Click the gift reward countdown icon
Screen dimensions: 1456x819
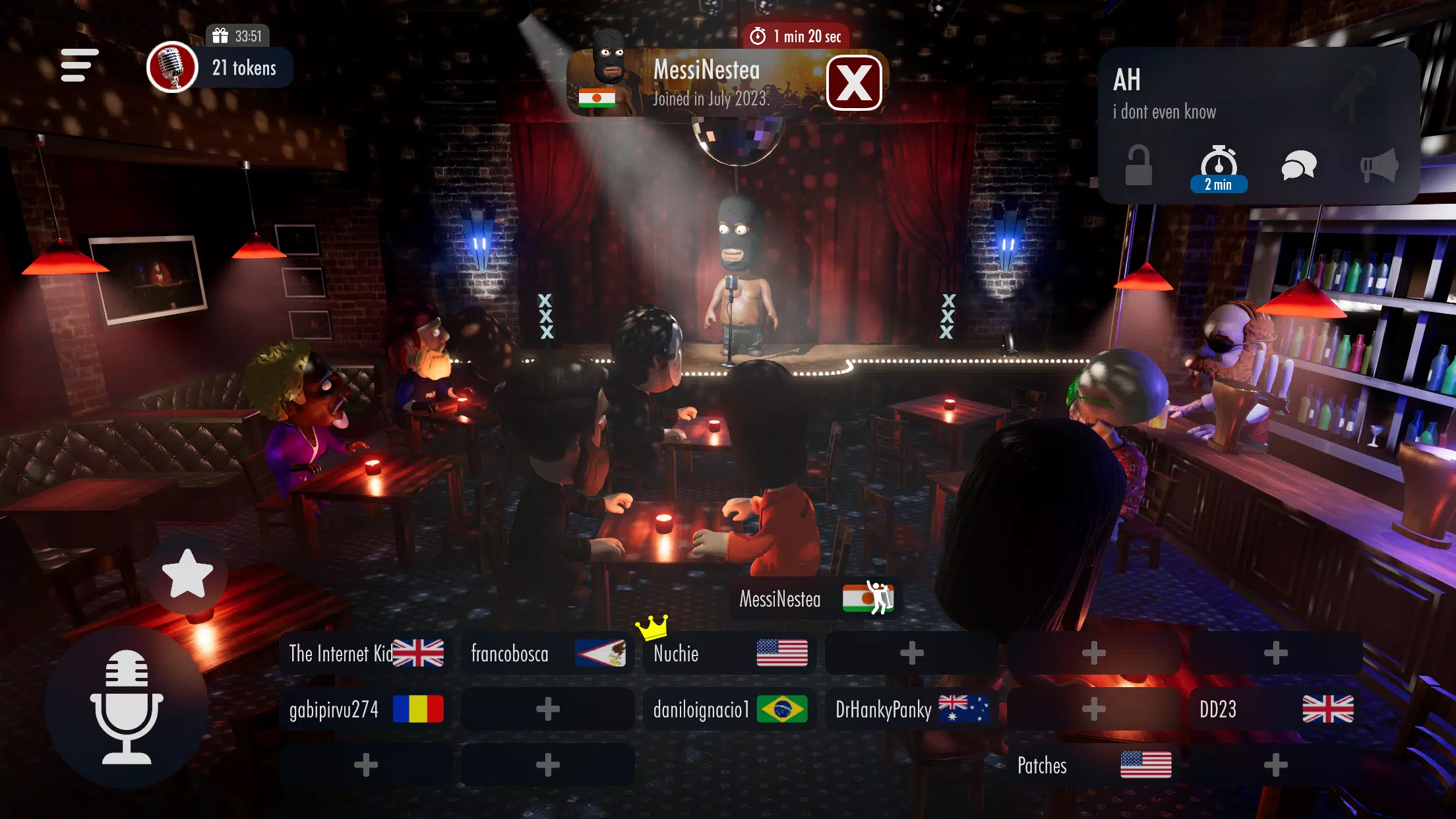(220, 36)
